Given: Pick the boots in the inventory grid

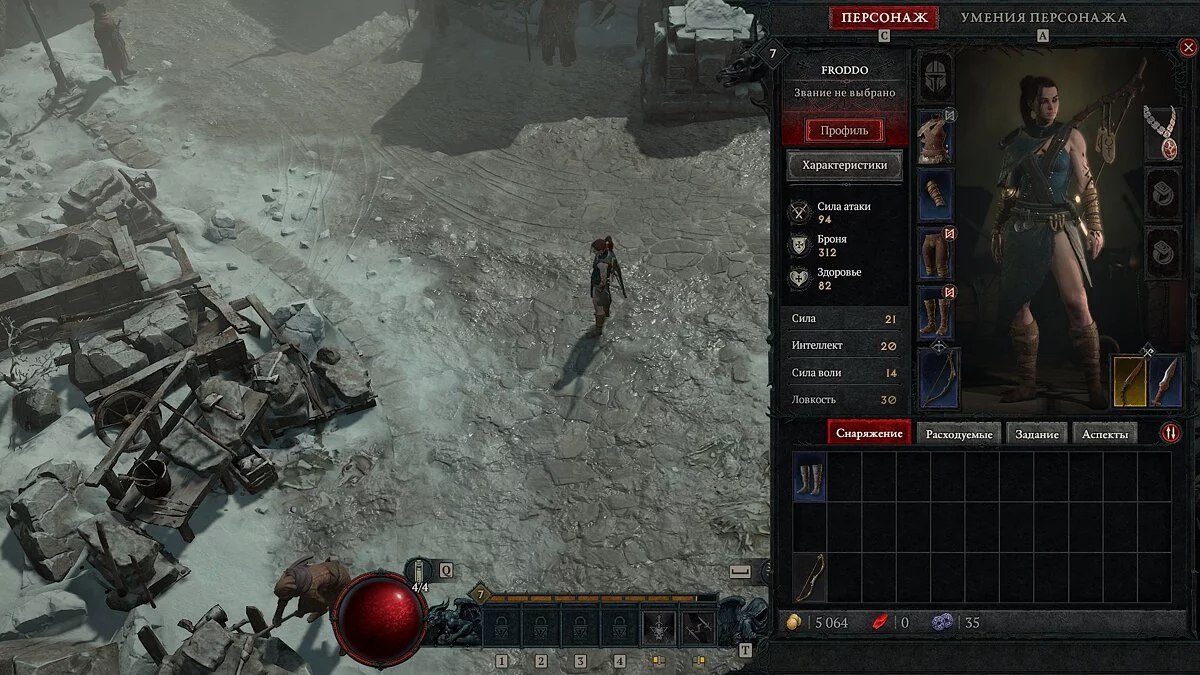Looking at the screenshot, I should pos(809,477).
